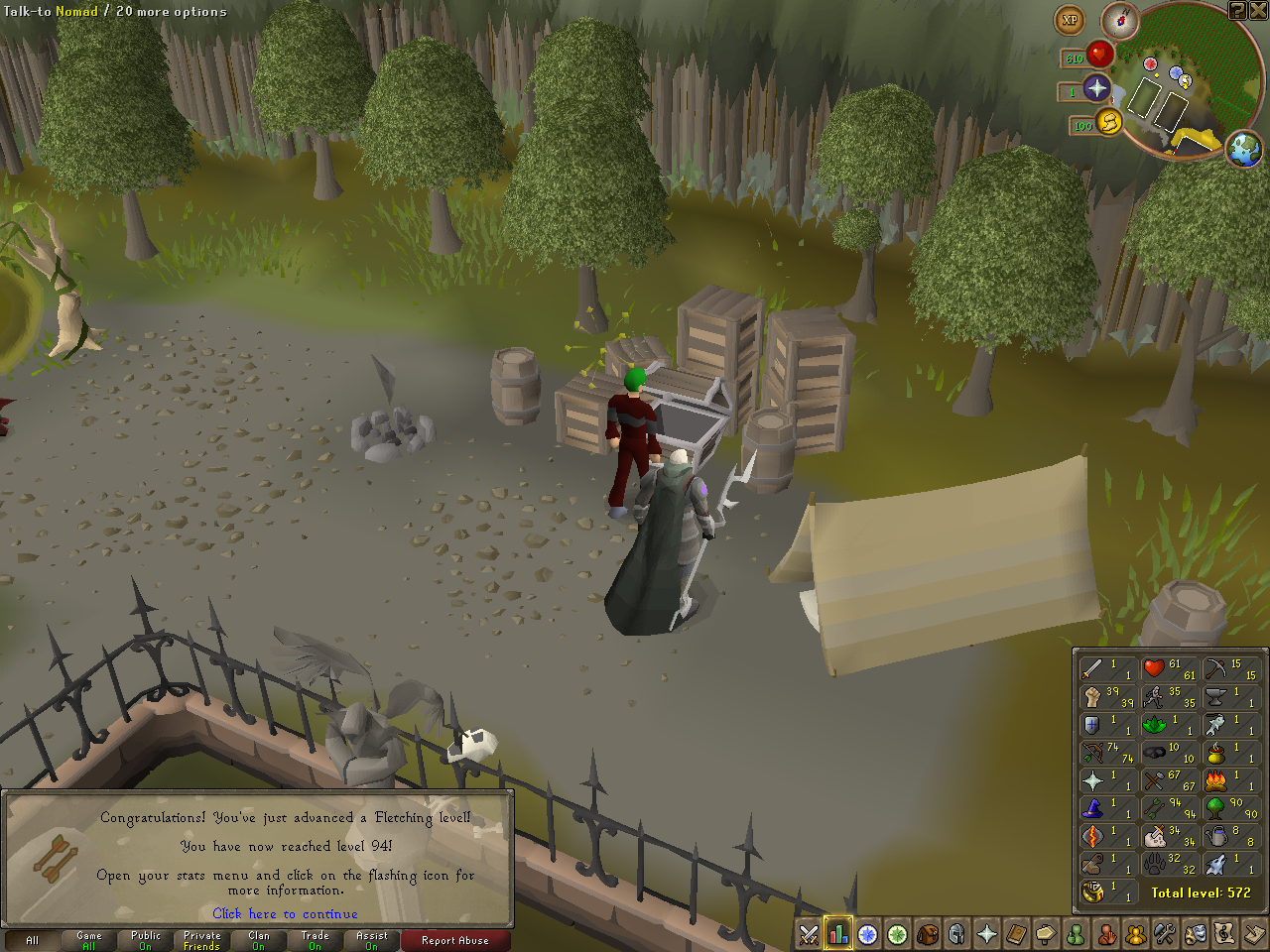Select the combat options swords tab
This screenshot has width=1270, height=952.
(809, 933)
